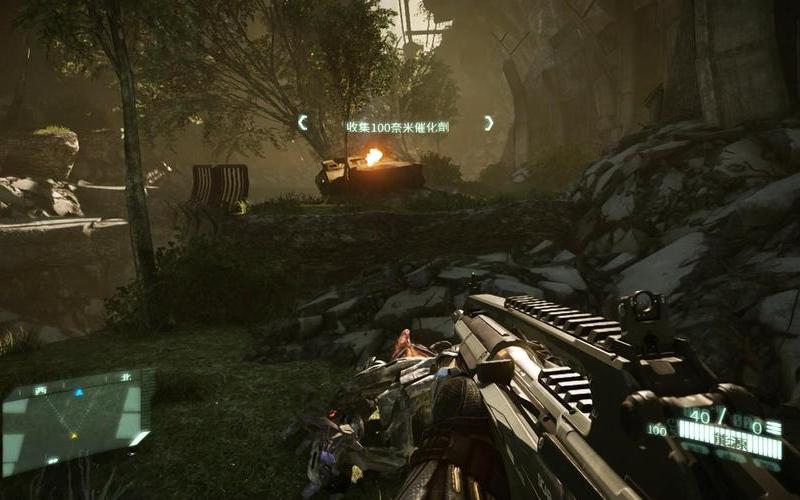Image resolution: width=800 pixels, height=500 pixels.
Task: Click the nano catalyst objective tracker text
Action: tap(396, 126)
